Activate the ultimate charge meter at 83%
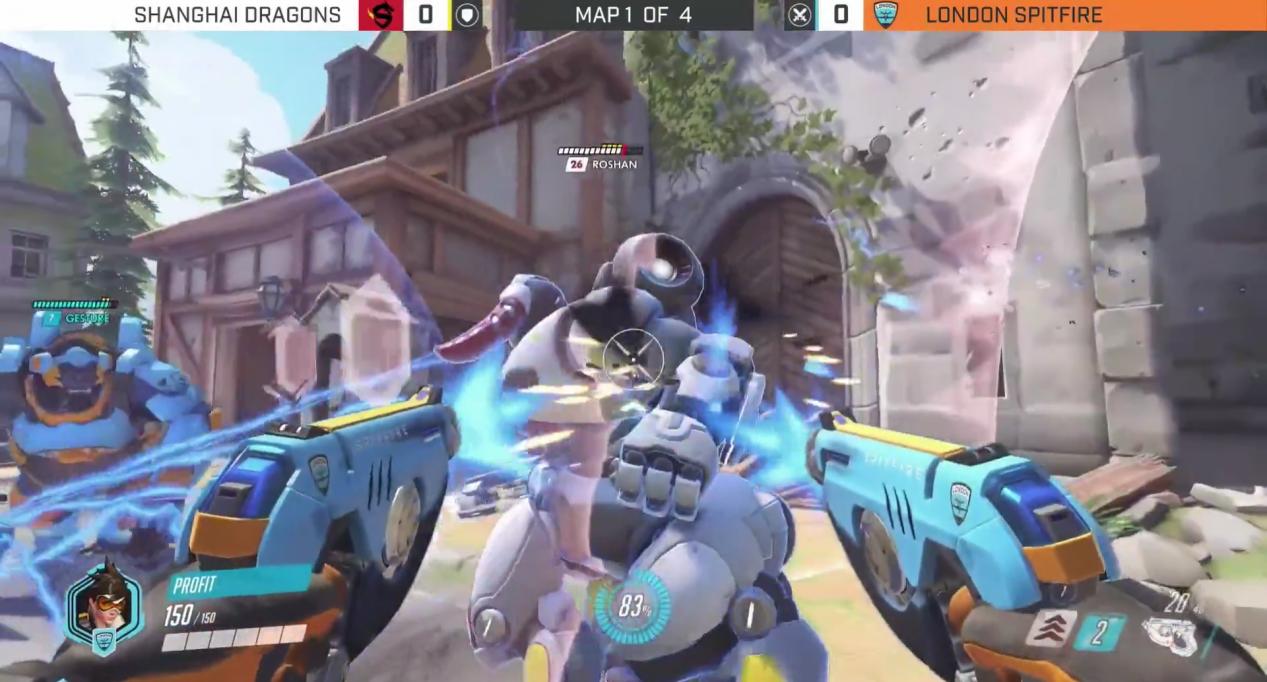The height and width of the screenshot is (682, 1267). [x=631, y=606]
